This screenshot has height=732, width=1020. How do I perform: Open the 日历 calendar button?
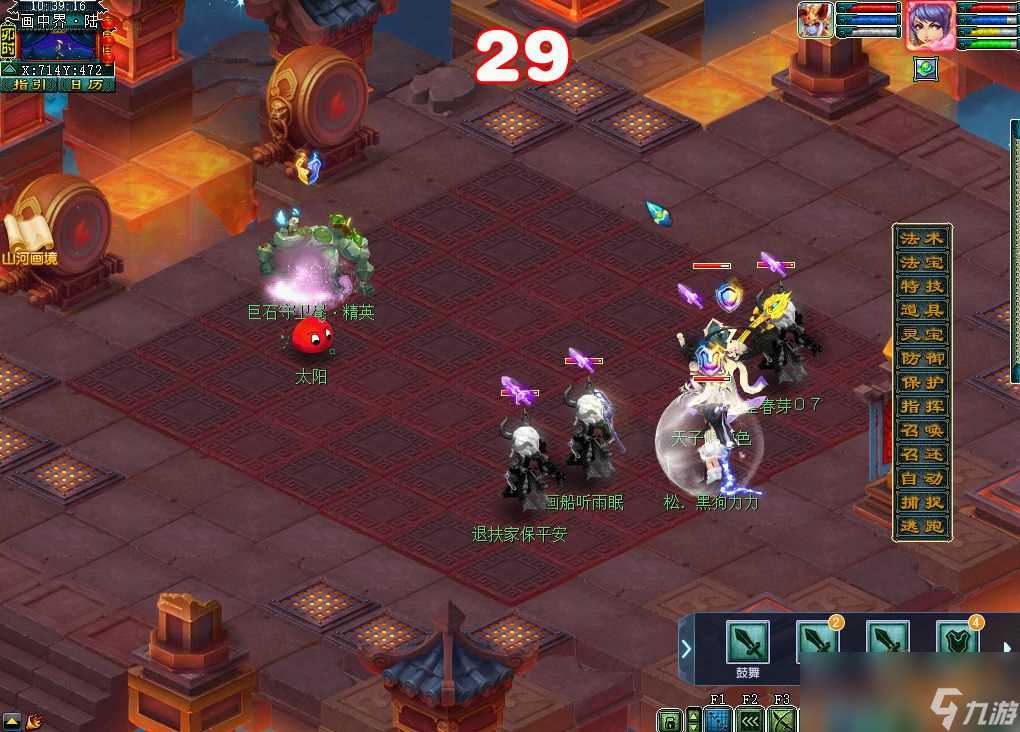[85, 85]
